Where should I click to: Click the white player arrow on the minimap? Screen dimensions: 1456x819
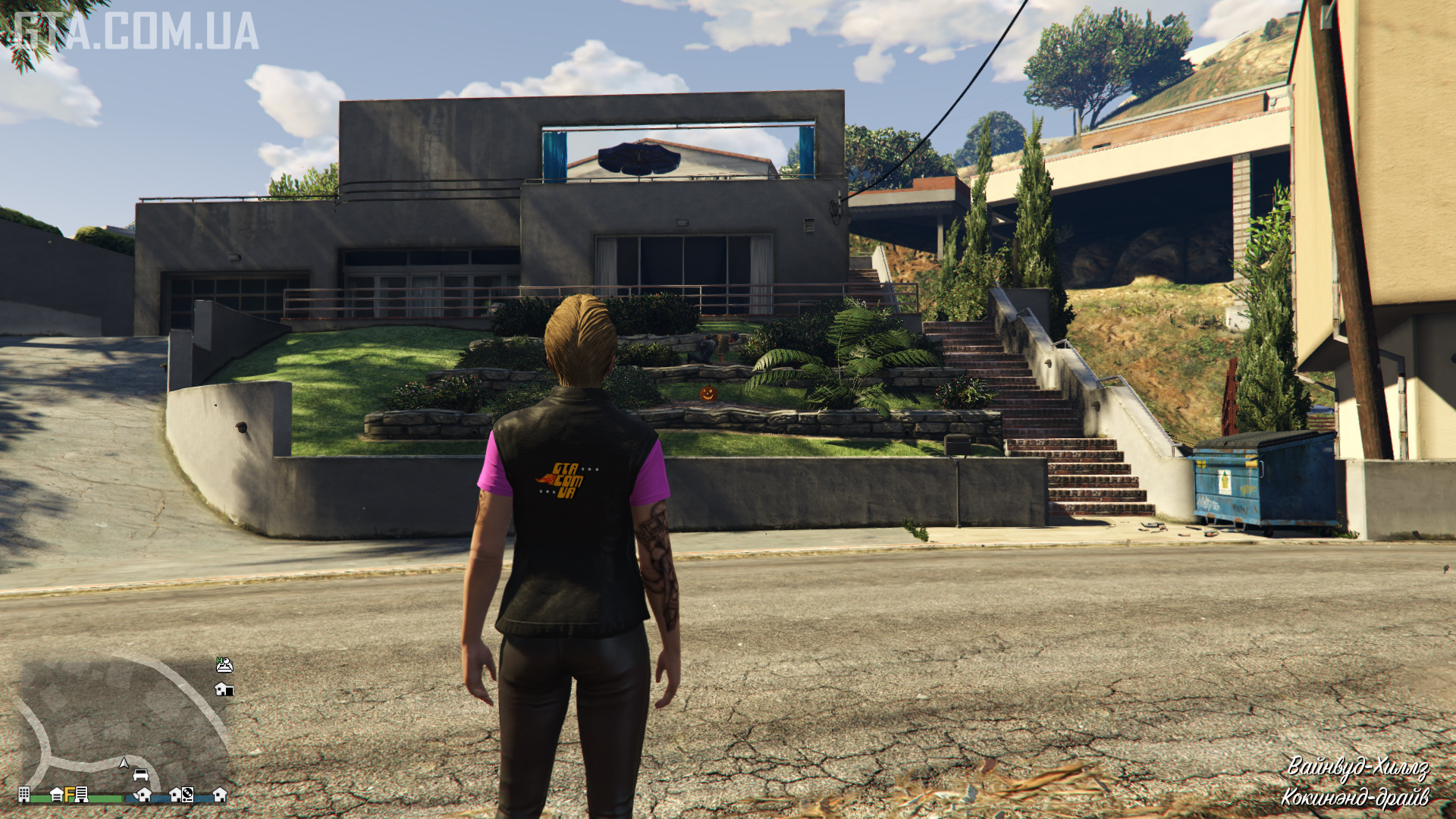124,763
